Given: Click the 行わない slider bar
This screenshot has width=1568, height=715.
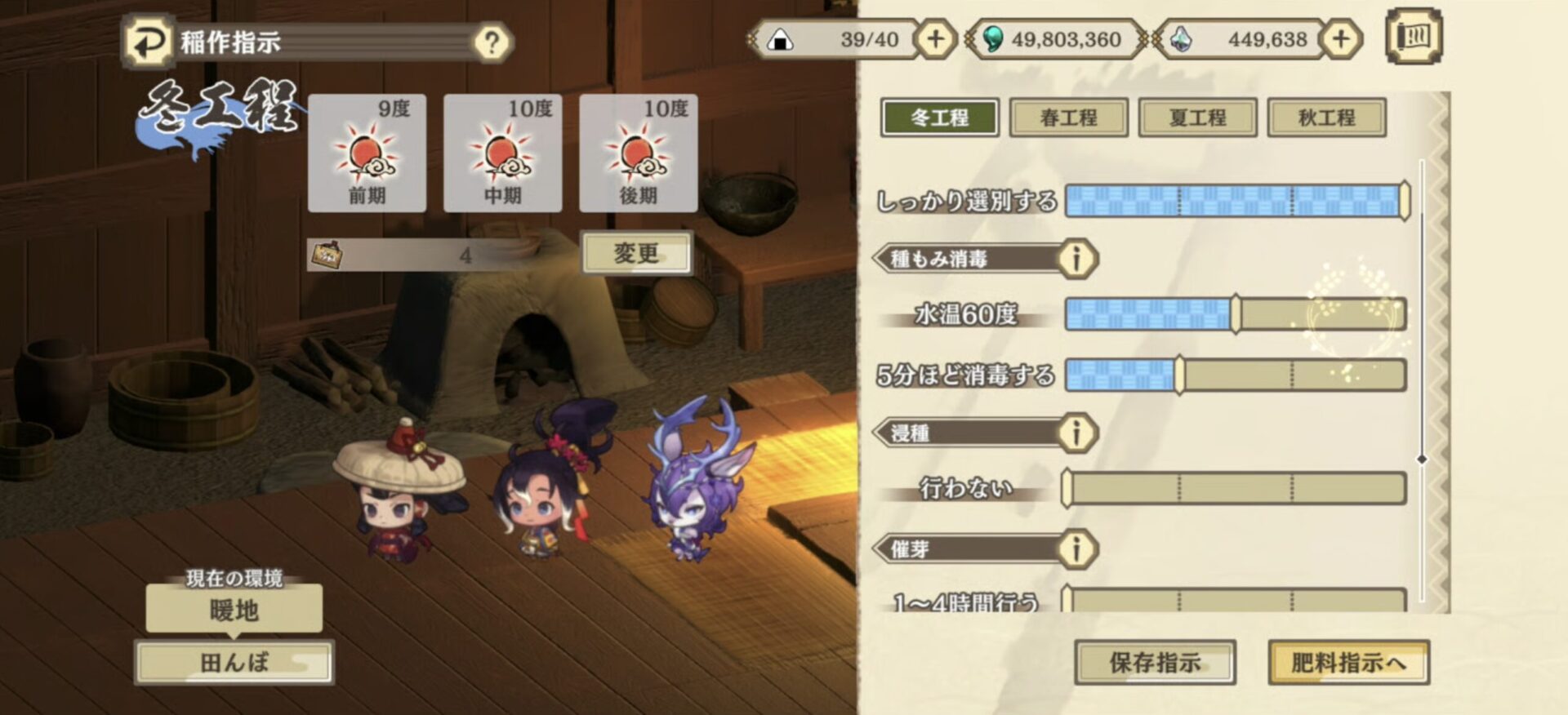Looking at the screenshot, I should [x=1235, y=488].
